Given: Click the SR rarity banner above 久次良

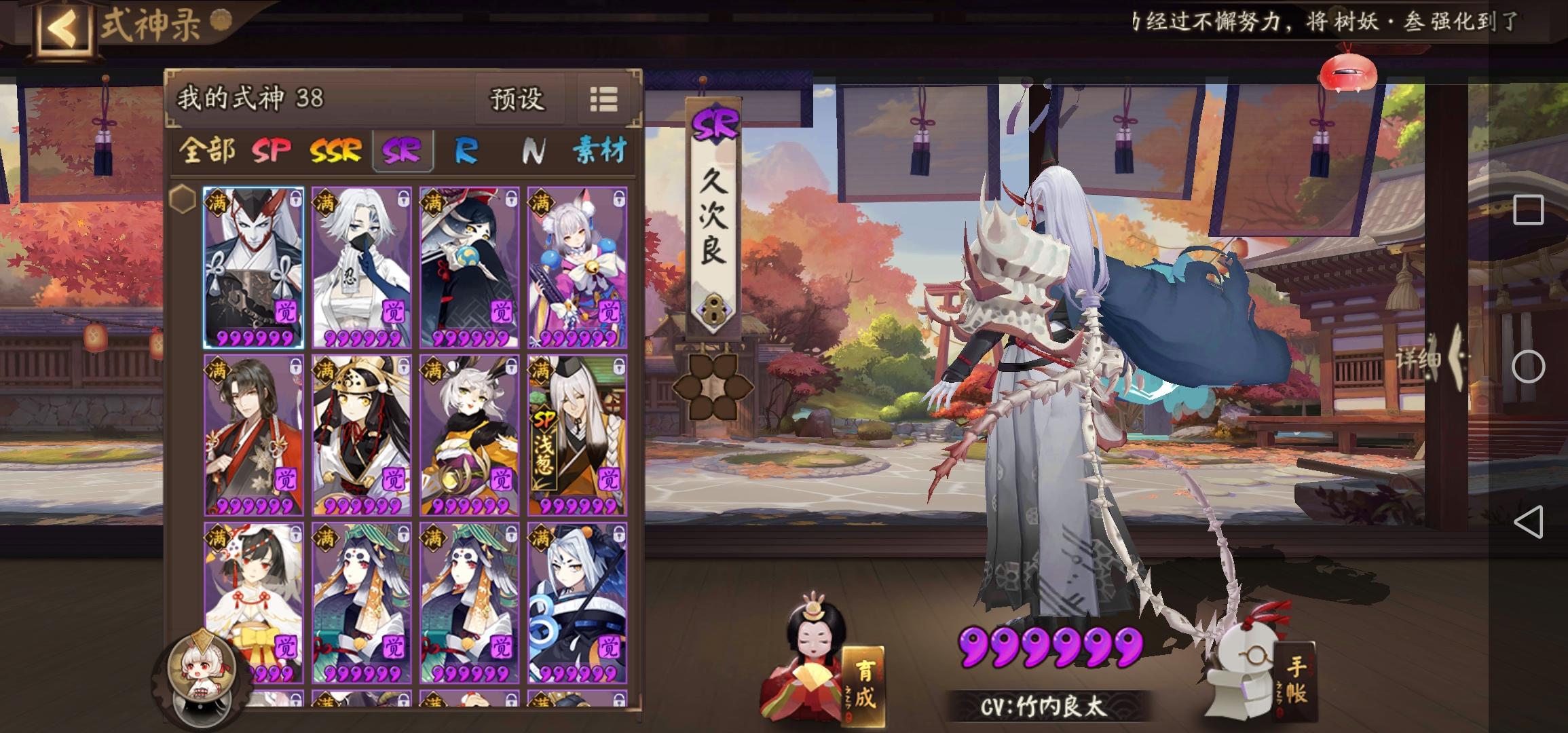Looking at the screenshot, I should 715,124.
